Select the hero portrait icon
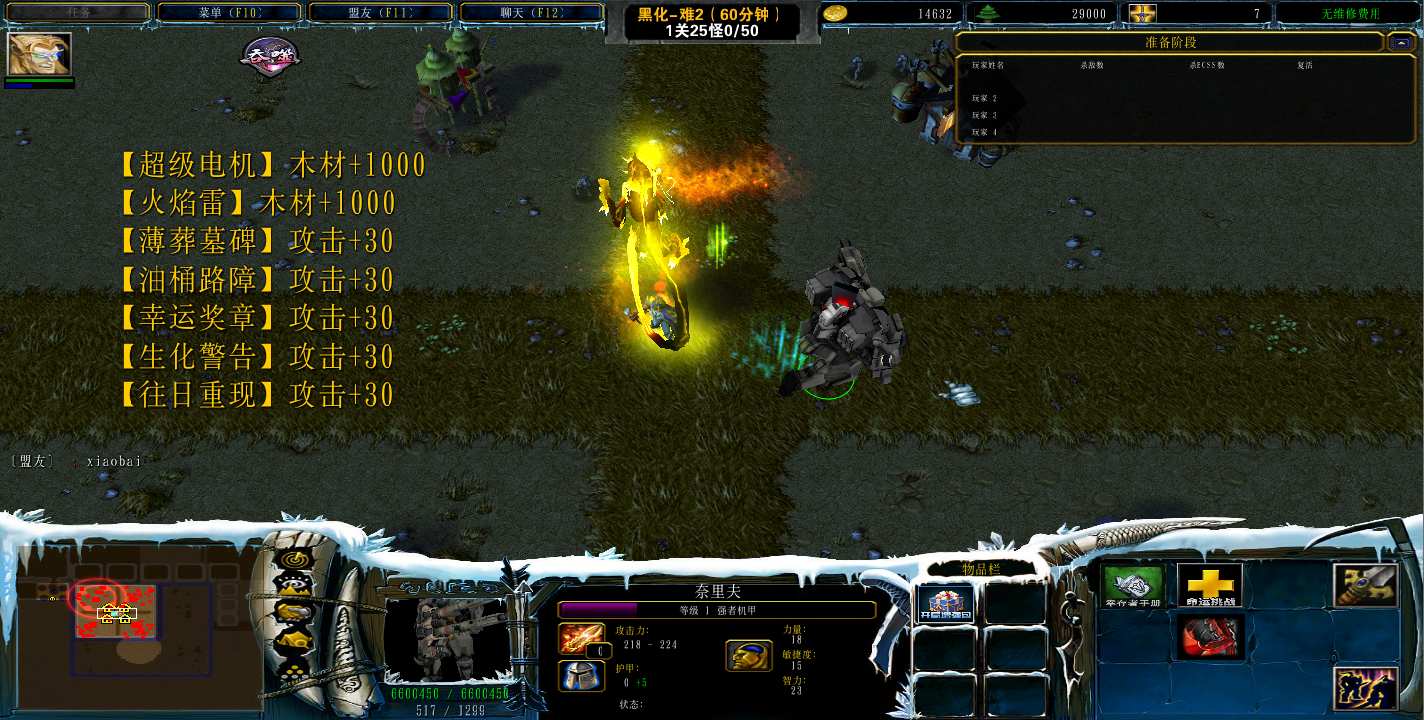The height and width of the screenshot is (720, 1424). pyautogui.click(x=39, y=54)
